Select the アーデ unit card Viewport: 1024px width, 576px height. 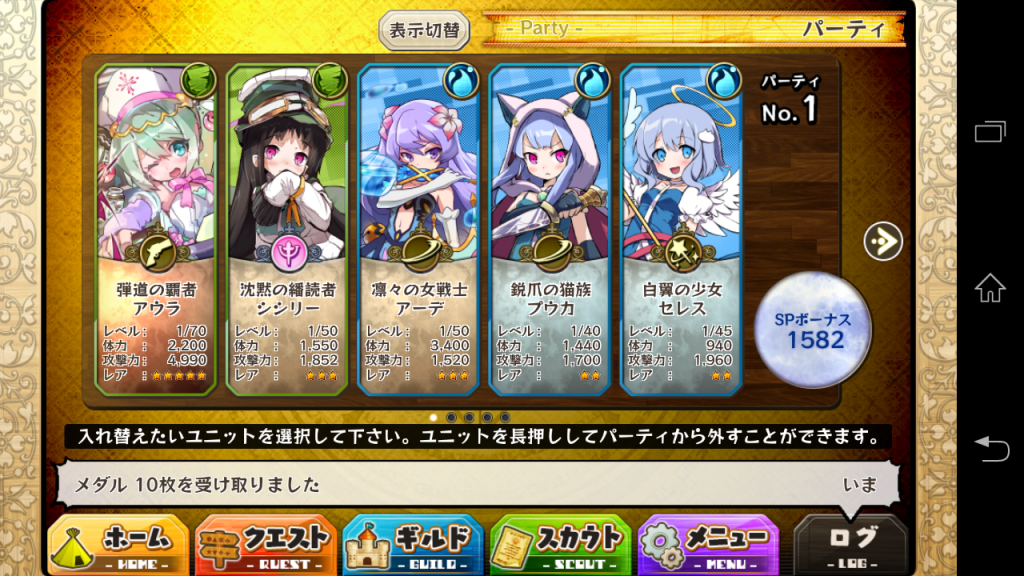[418, 228]
